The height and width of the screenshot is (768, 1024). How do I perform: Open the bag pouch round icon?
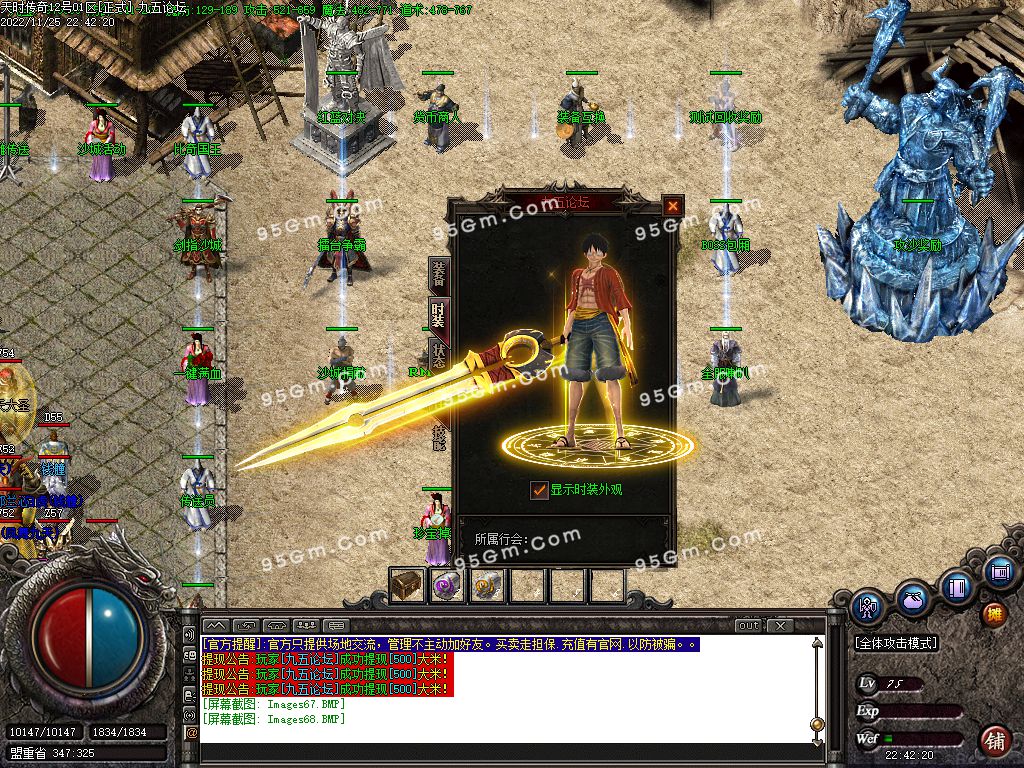pos(912,598)
